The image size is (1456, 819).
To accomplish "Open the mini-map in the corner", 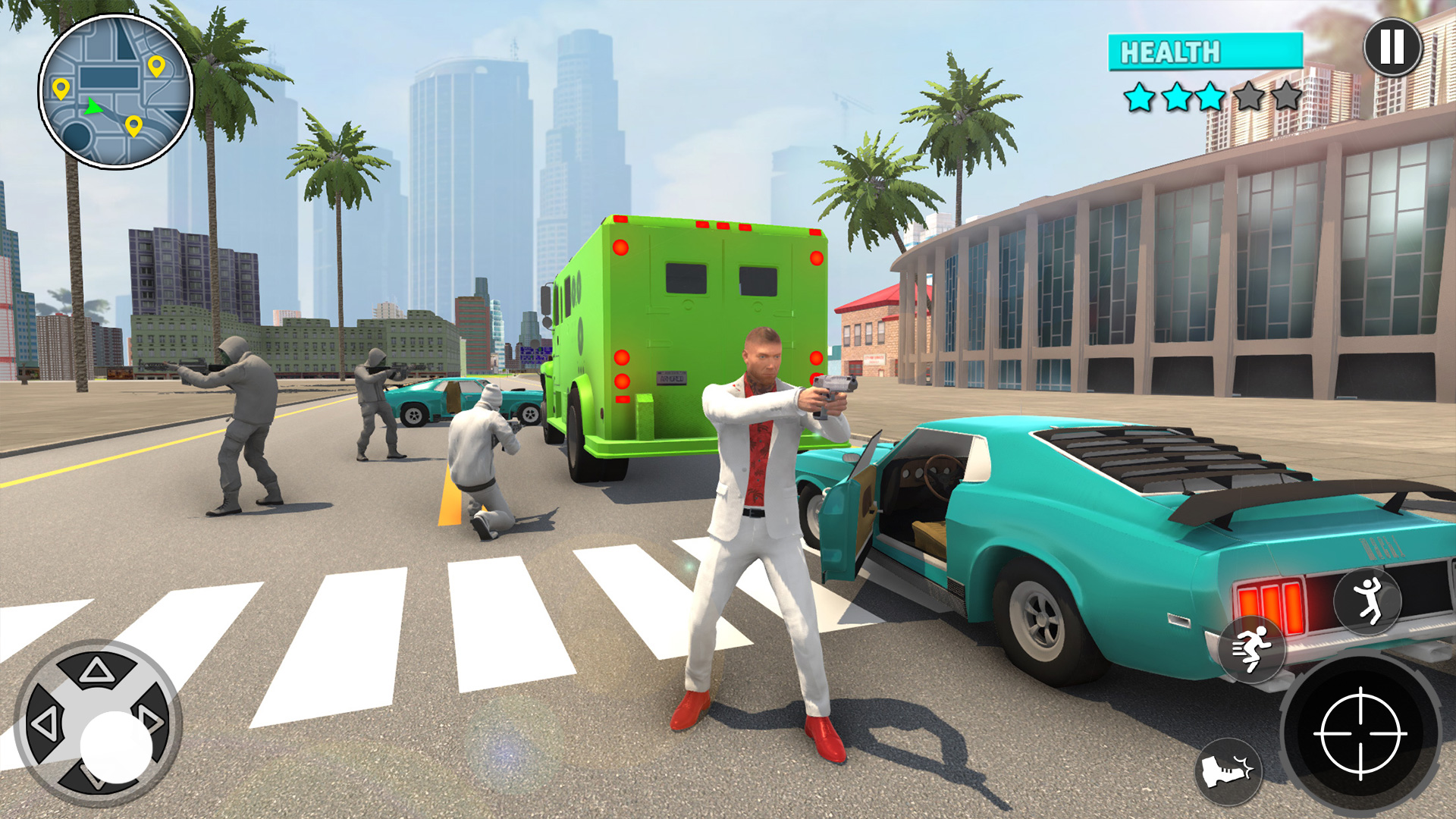I will pyautogui.click(x=118, y=95).
